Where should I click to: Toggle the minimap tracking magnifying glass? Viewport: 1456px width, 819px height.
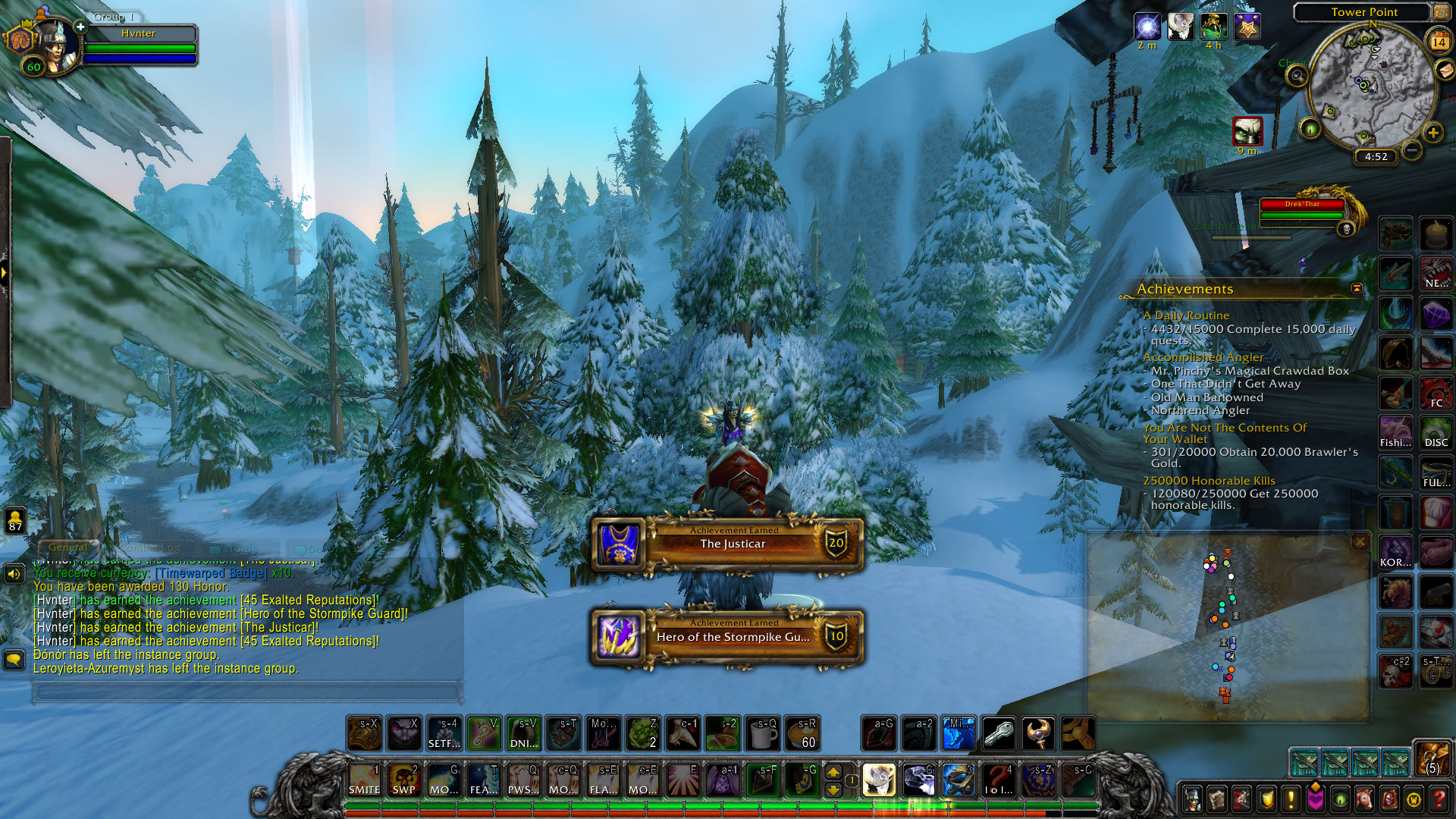(1298, 76)
